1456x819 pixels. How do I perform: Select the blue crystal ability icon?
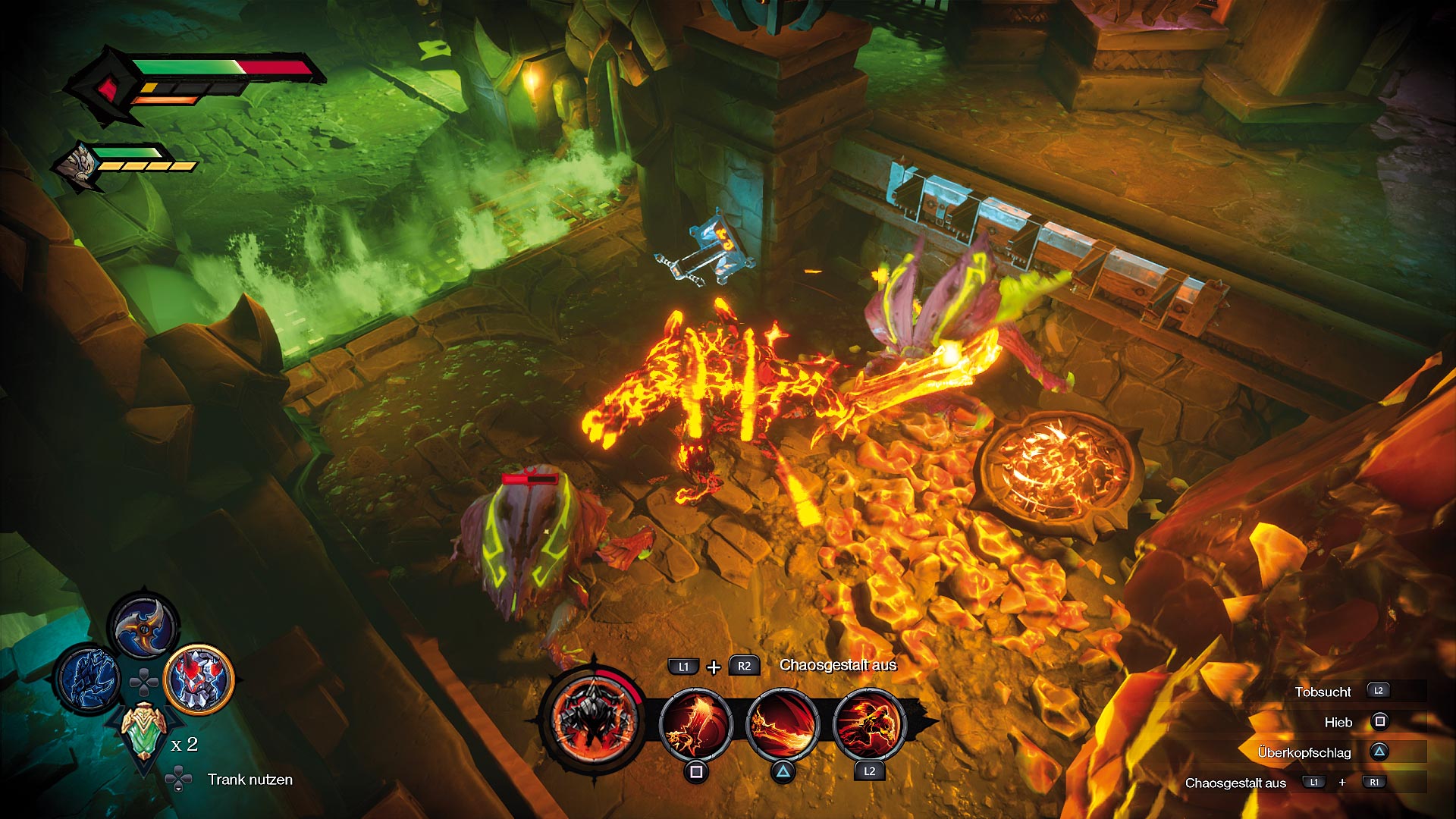[x=89, y=679]
